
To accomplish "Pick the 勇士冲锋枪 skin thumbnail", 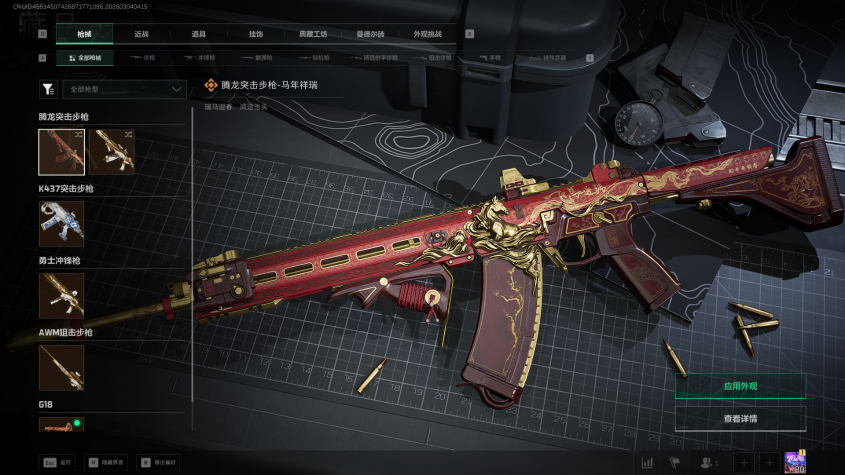I will pyautogui.click(x=62, y=295).
